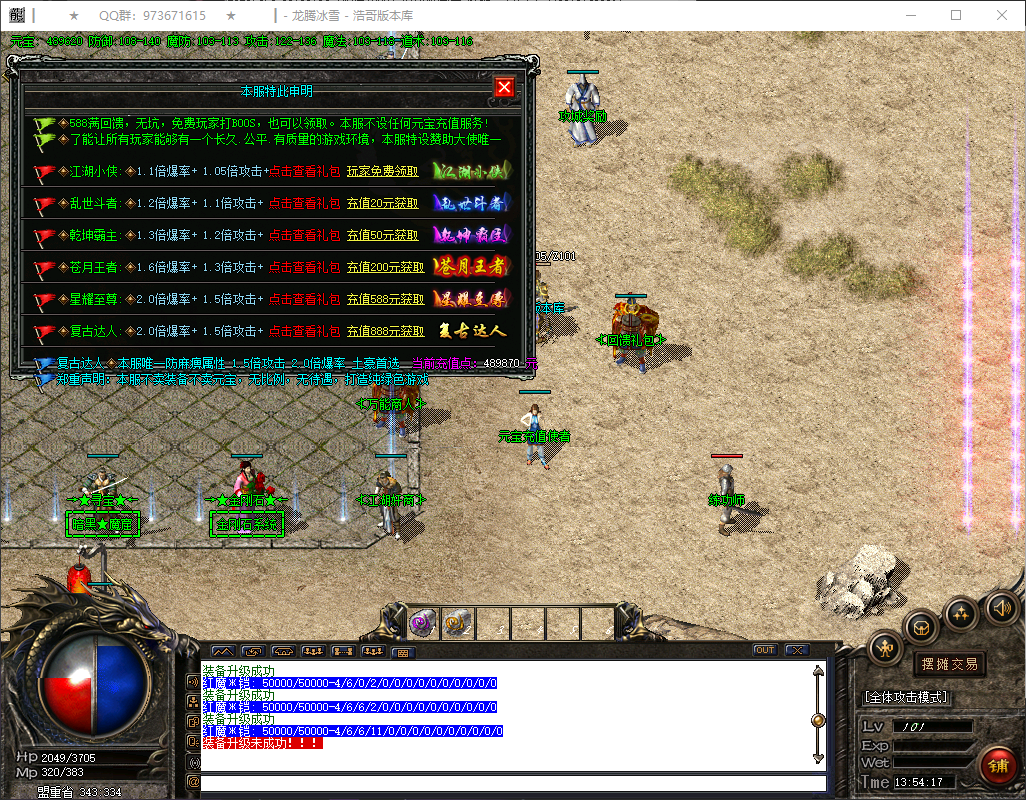The image size is (1026, 800).
Task: Claim the free 玩家免费领取 reward link
Action: [383, 171]
